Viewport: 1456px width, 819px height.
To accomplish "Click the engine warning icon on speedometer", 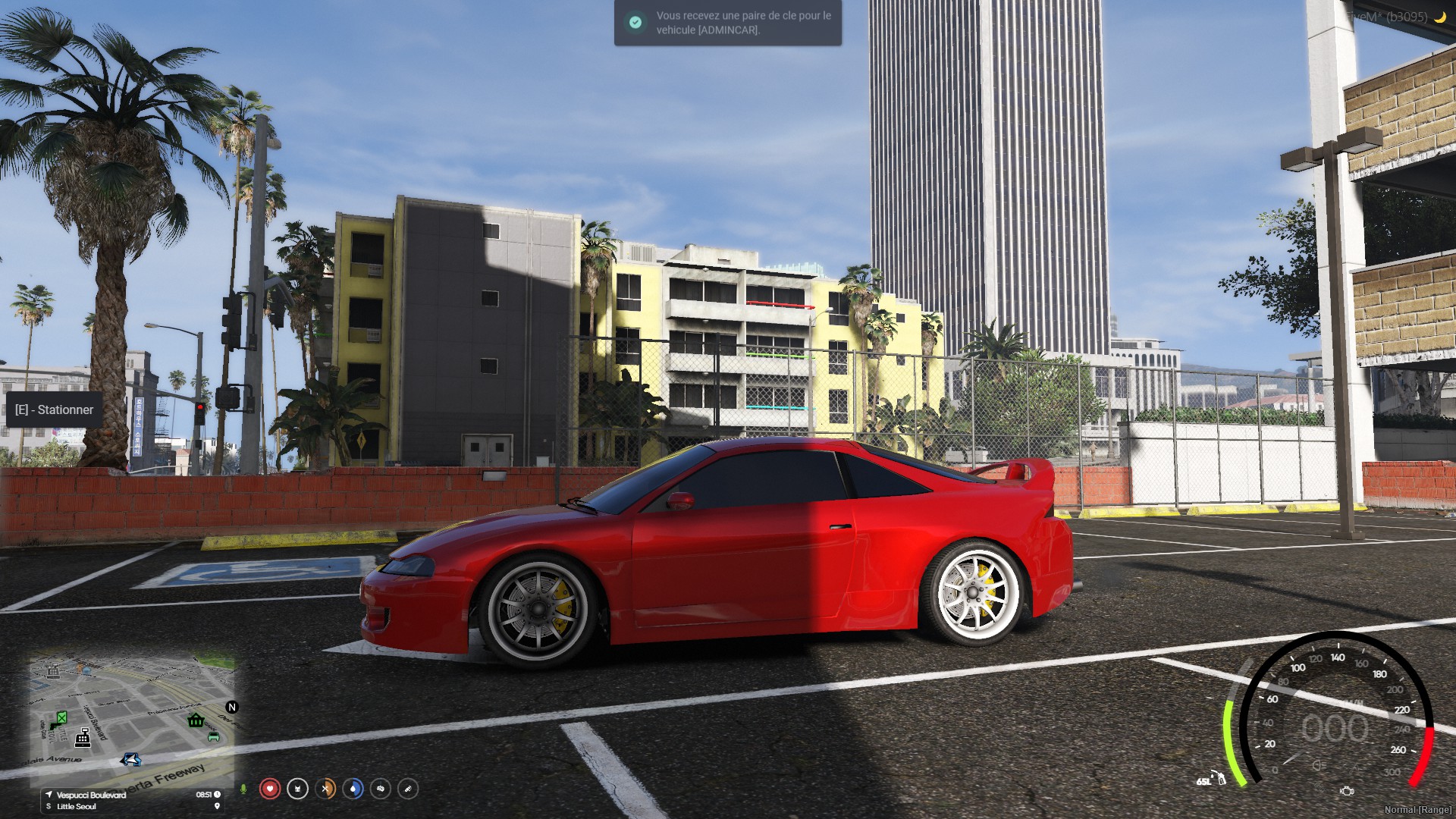I will [1347, 791].
